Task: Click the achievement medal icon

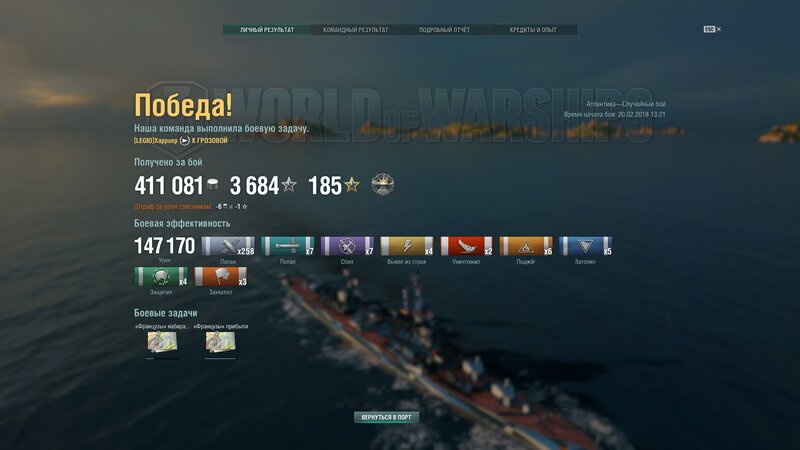Action: 383,184
